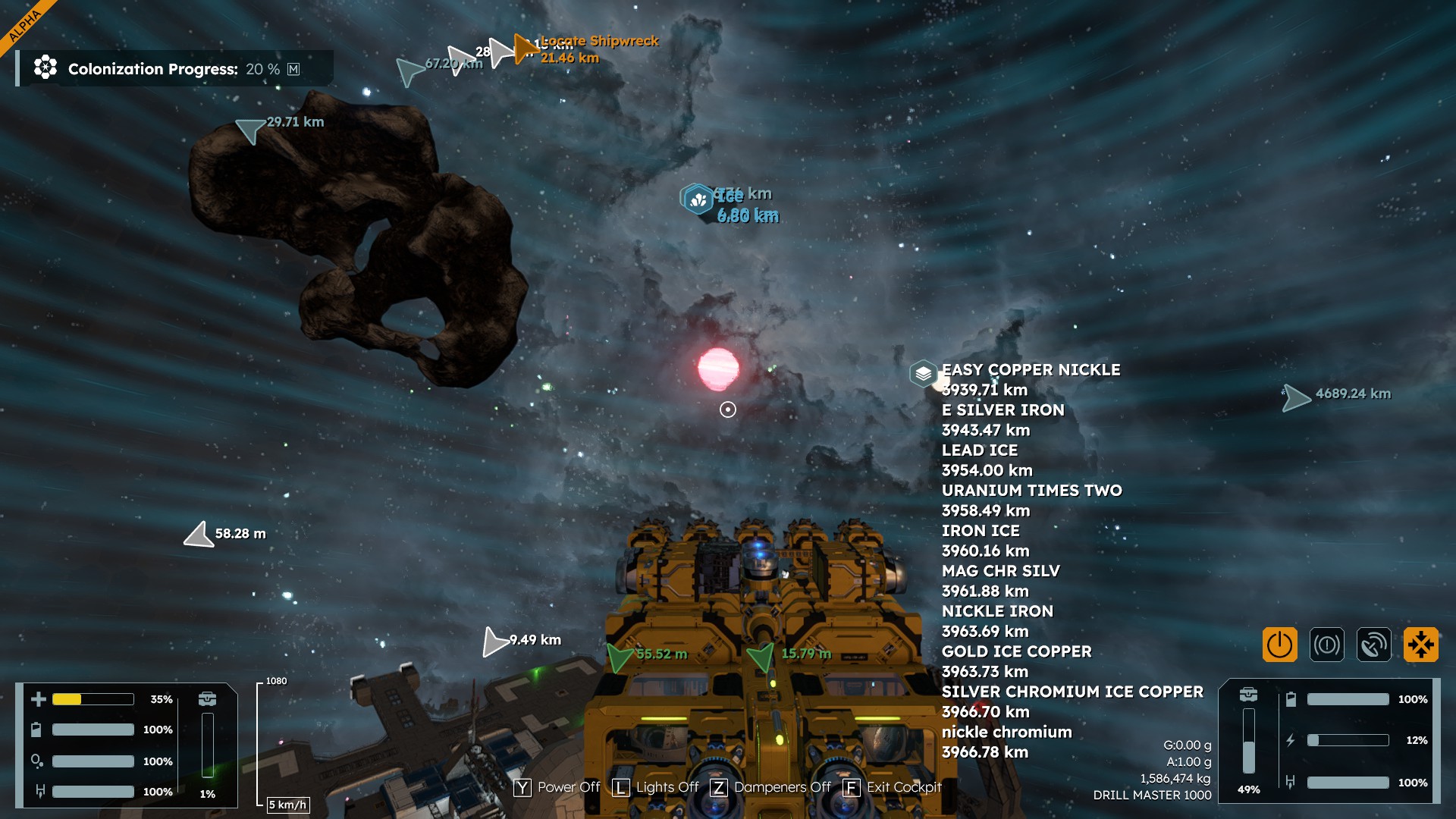
Task: Select the 29.71 km waypoint arrow
Action: coord(249,130)
